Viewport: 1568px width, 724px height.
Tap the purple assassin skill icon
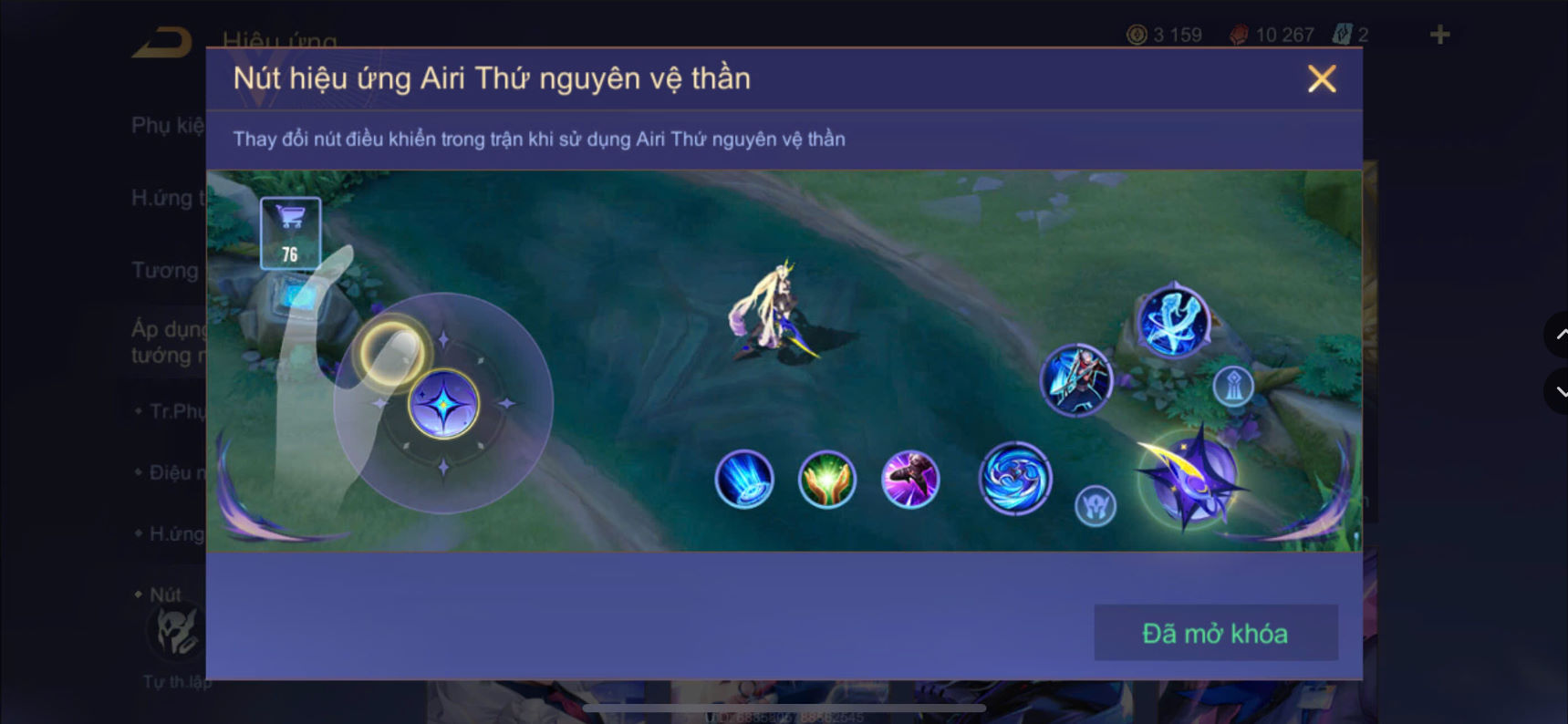[910, 481]
